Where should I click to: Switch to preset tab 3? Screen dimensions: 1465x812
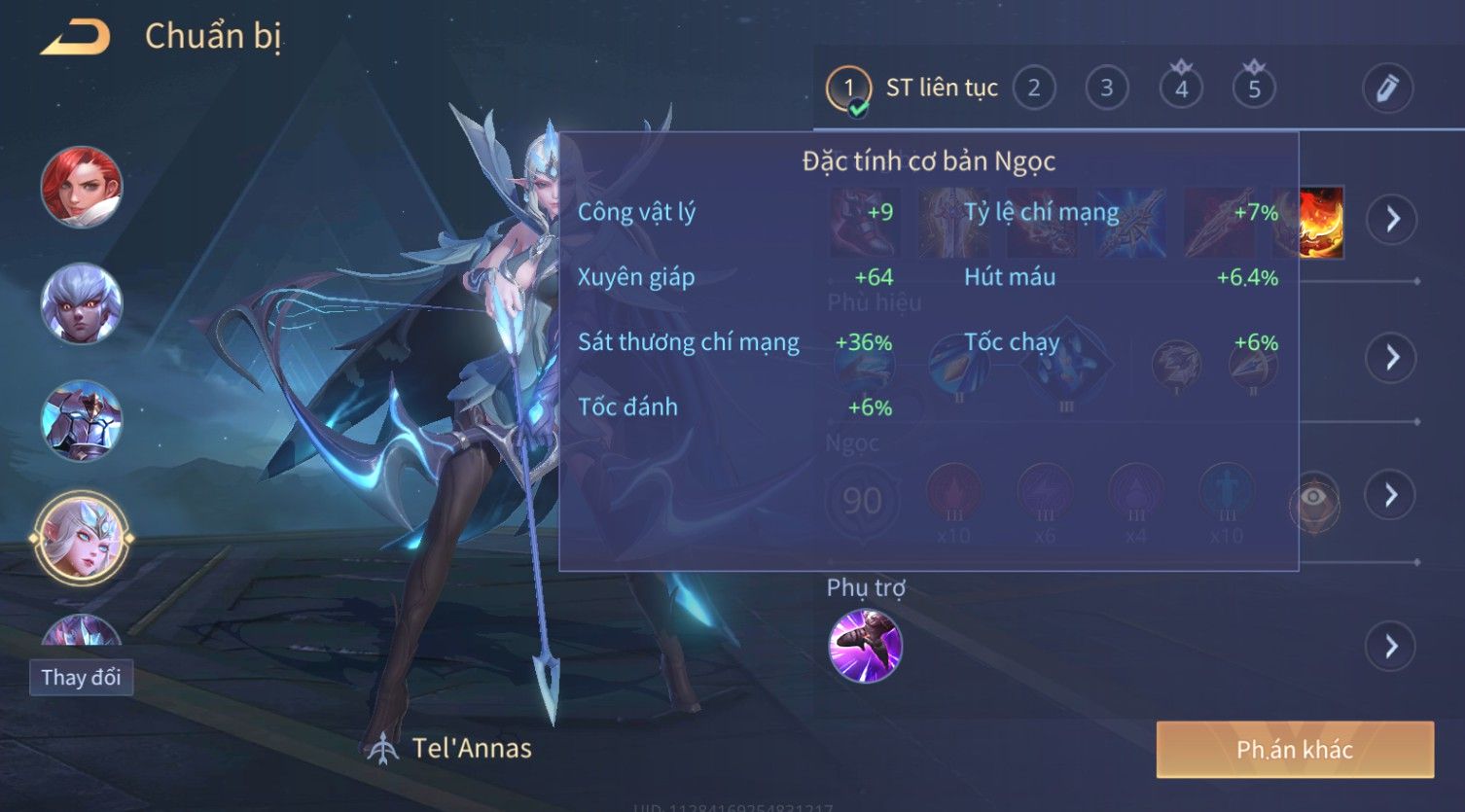[x=1106, y=88]
